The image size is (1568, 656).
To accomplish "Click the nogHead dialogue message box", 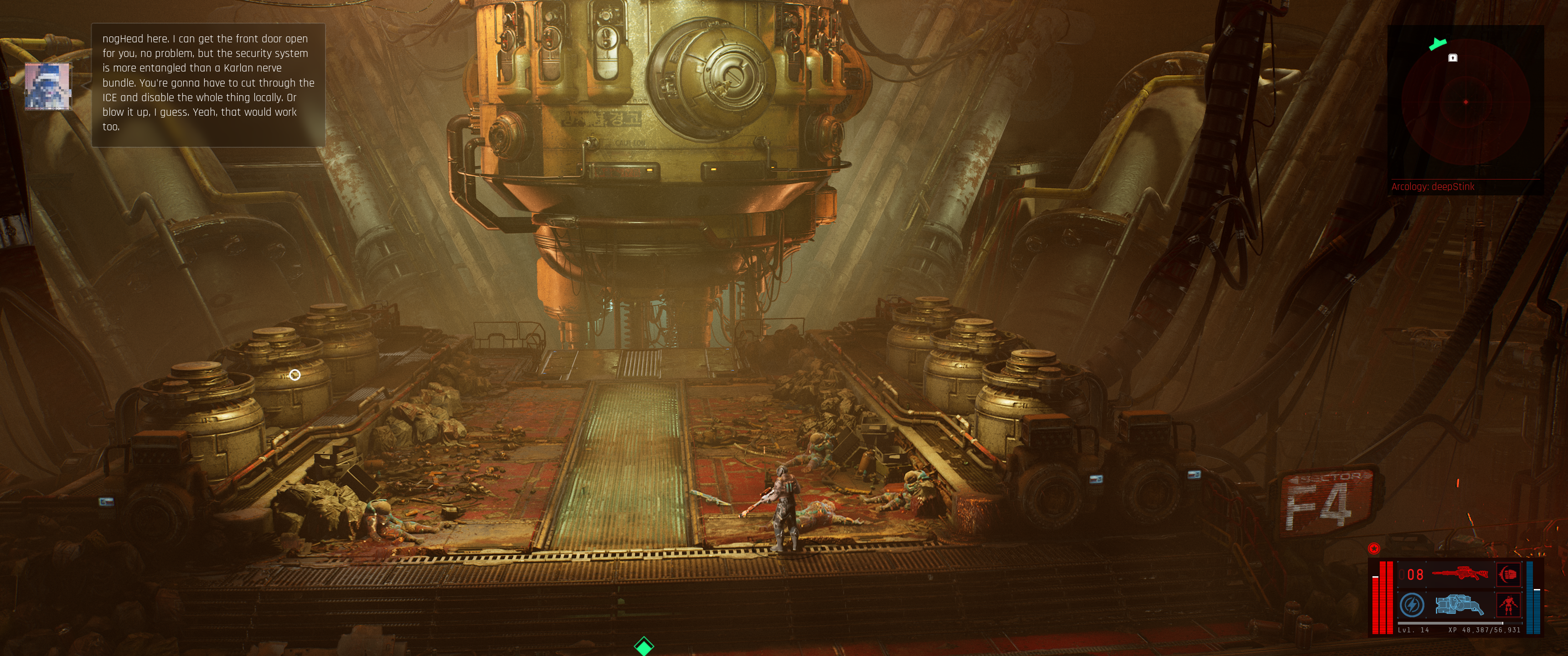I will point(207,85).
